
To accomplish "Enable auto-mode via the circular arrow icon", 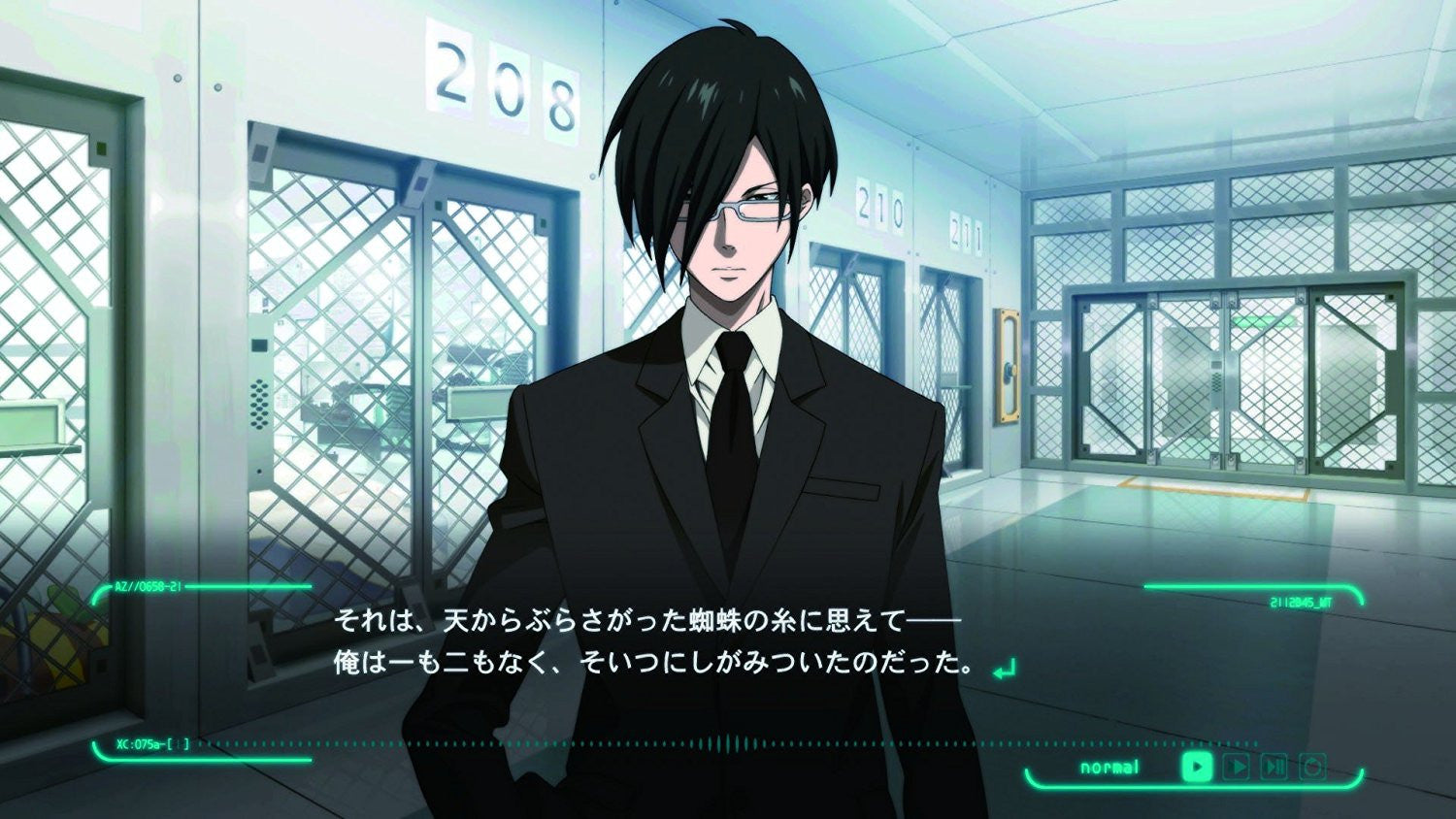I will point(1313,767).
